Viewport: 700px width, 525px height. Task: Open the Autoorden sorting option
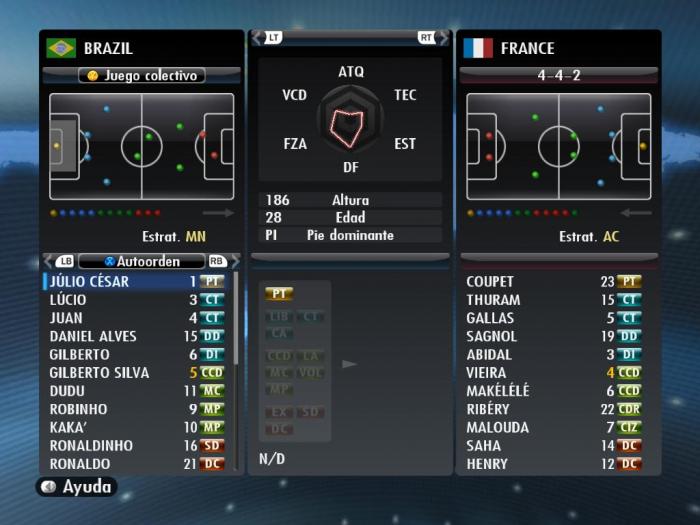click(x=142, y=261)
